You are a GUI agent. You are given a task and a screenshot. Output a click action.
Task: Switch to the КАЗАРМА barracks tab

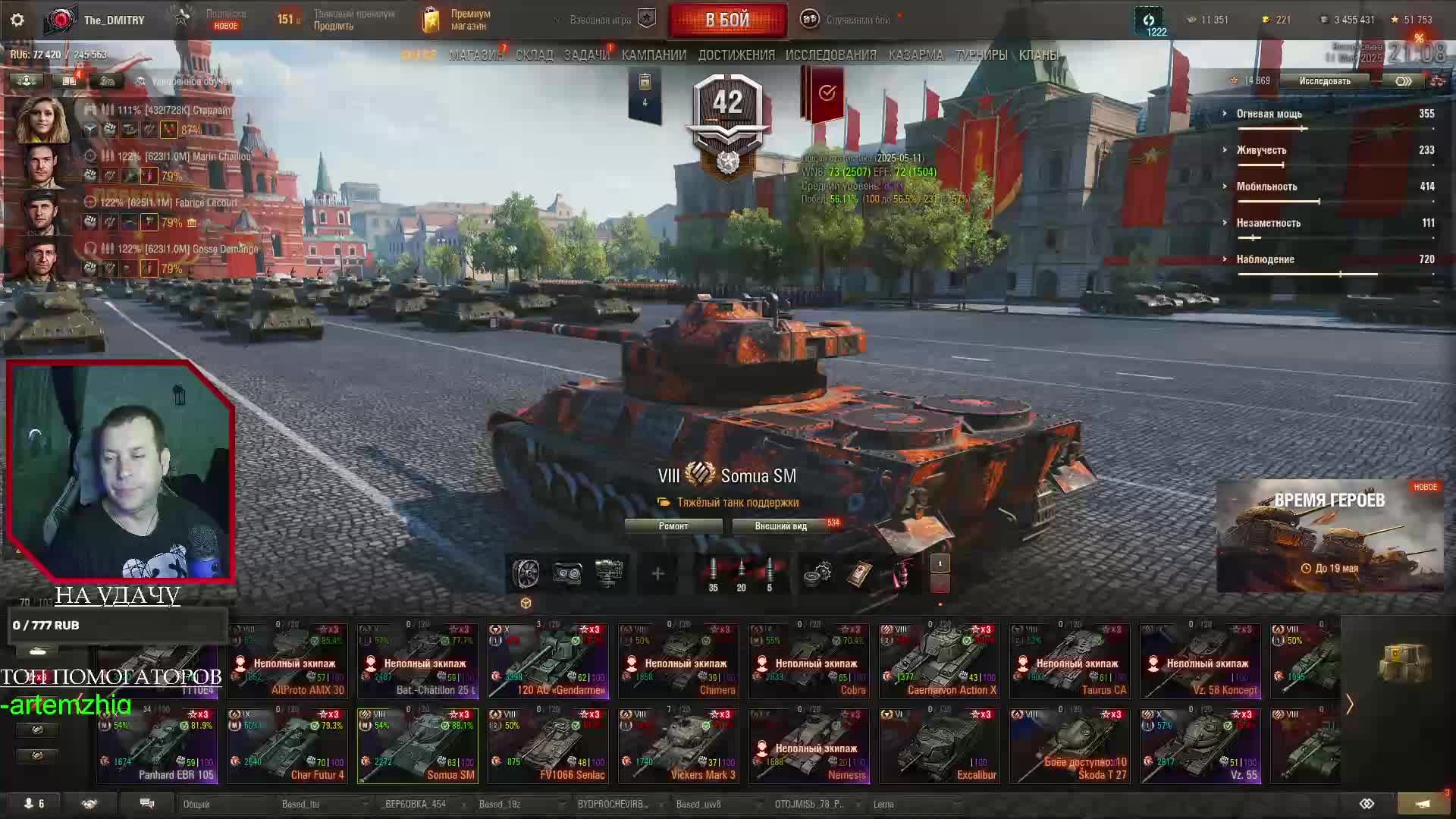tap(916, 55)
